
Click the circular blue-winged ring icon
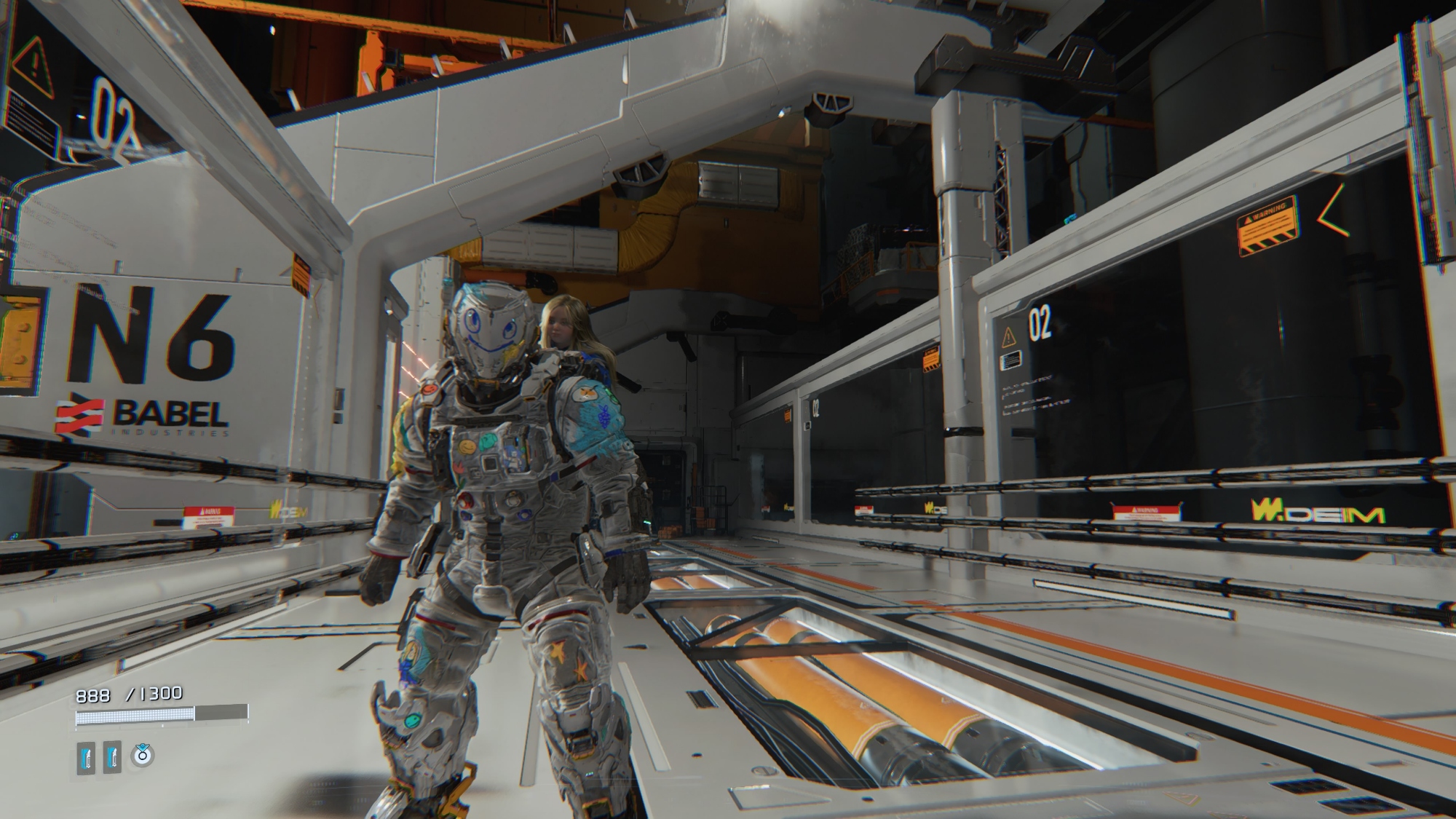click(142, 756)
